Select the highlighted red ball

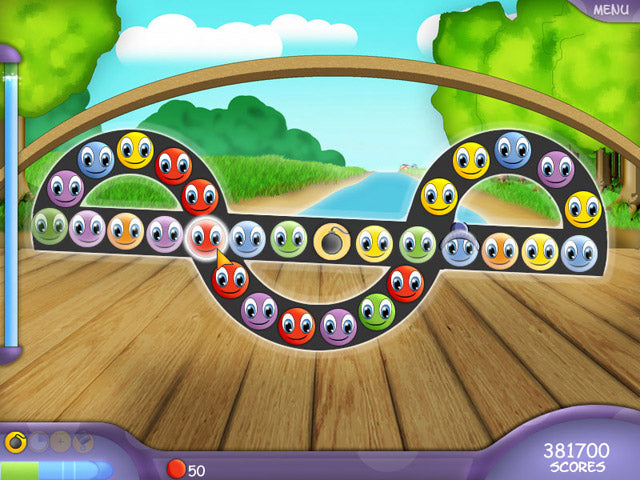pyautogui.click(x=205, y=237)
